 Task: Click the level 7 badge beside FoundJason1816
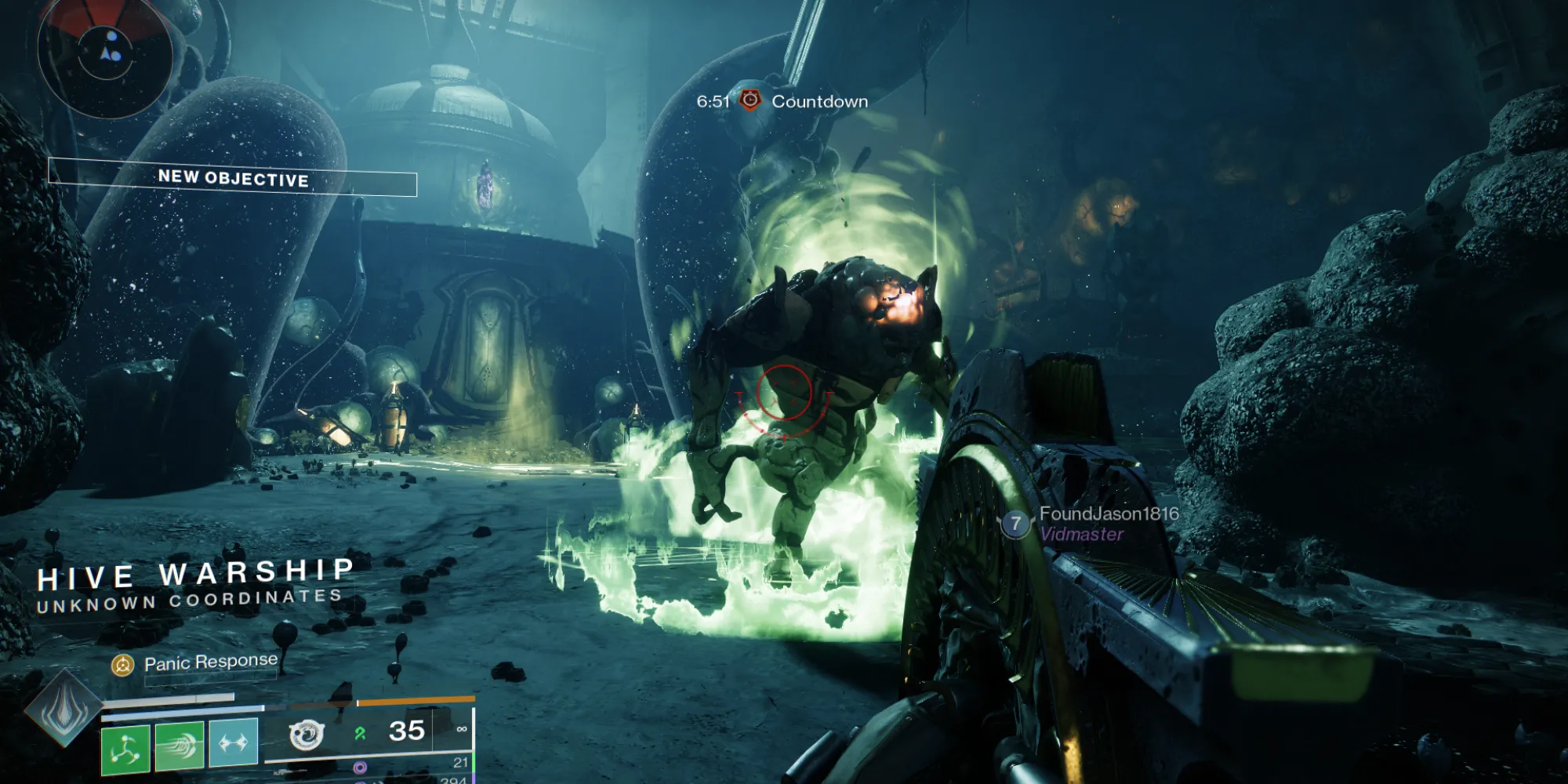[1016, 524]
